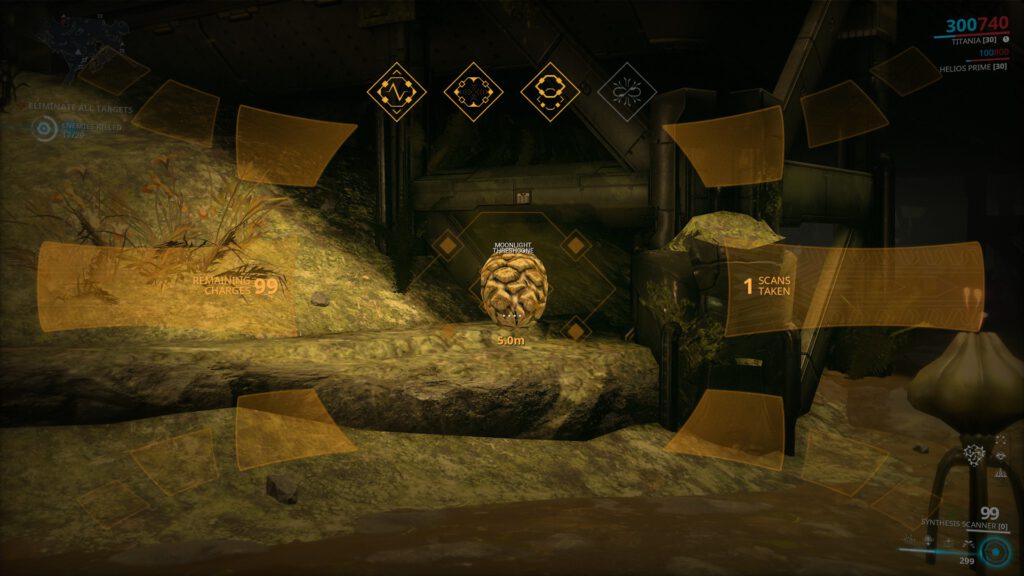Viewport: 1024px width, 576px height.
Task: Select the stacked-ovals diamond scanner icon
Action: coord(549,92)
